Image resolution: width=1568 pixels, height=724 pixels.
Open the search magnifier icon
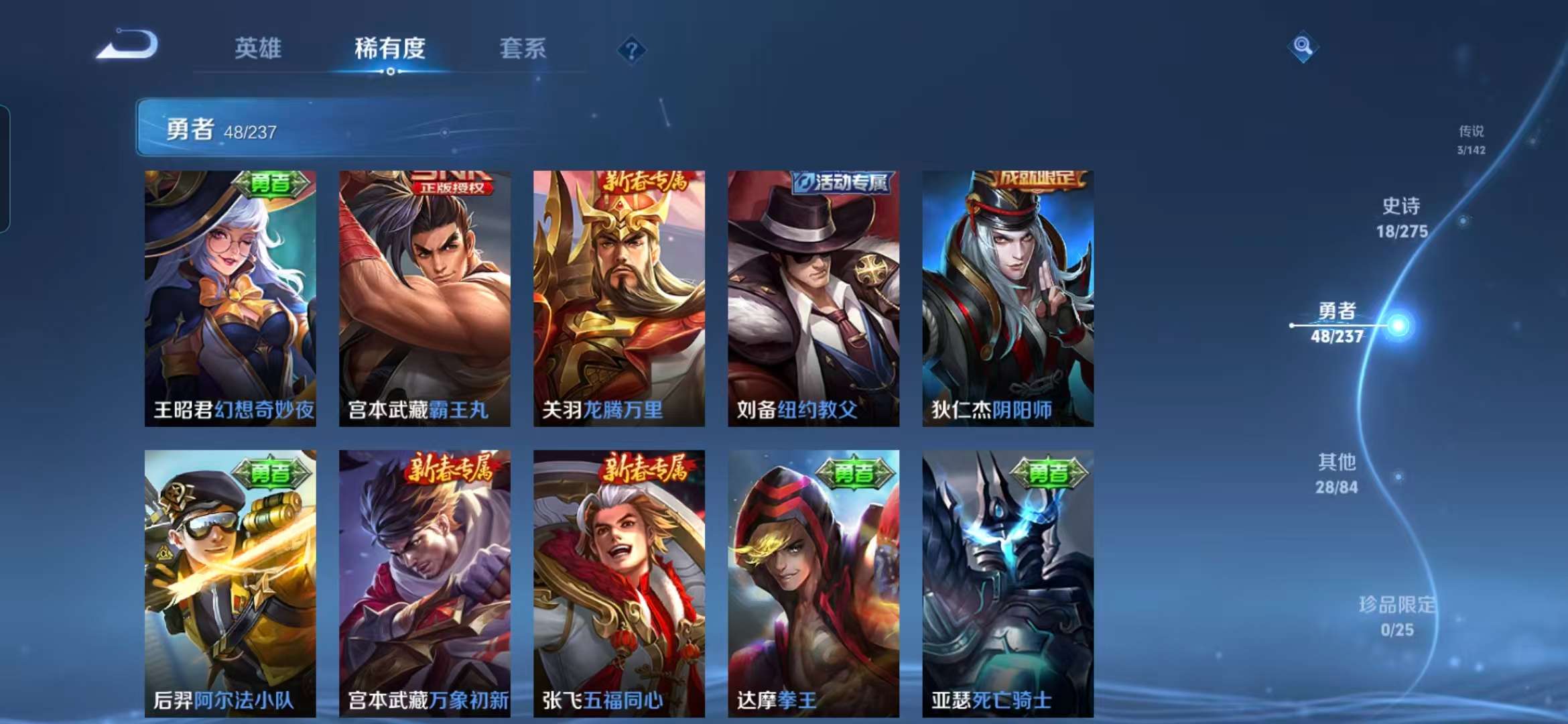click(x=1303, y=46)
